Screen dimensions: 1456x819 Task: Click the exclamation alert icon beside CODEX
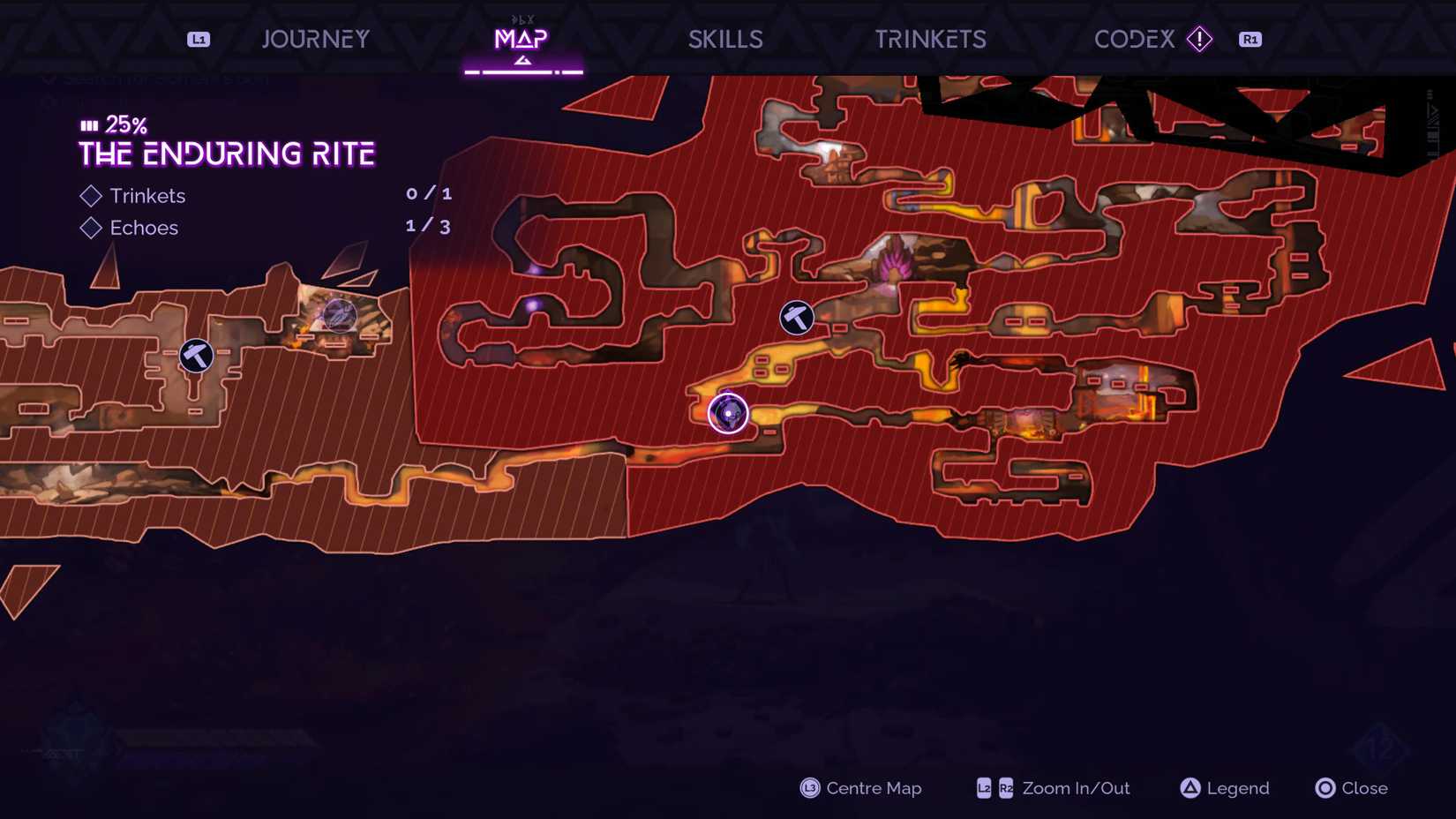(1201, 39)
